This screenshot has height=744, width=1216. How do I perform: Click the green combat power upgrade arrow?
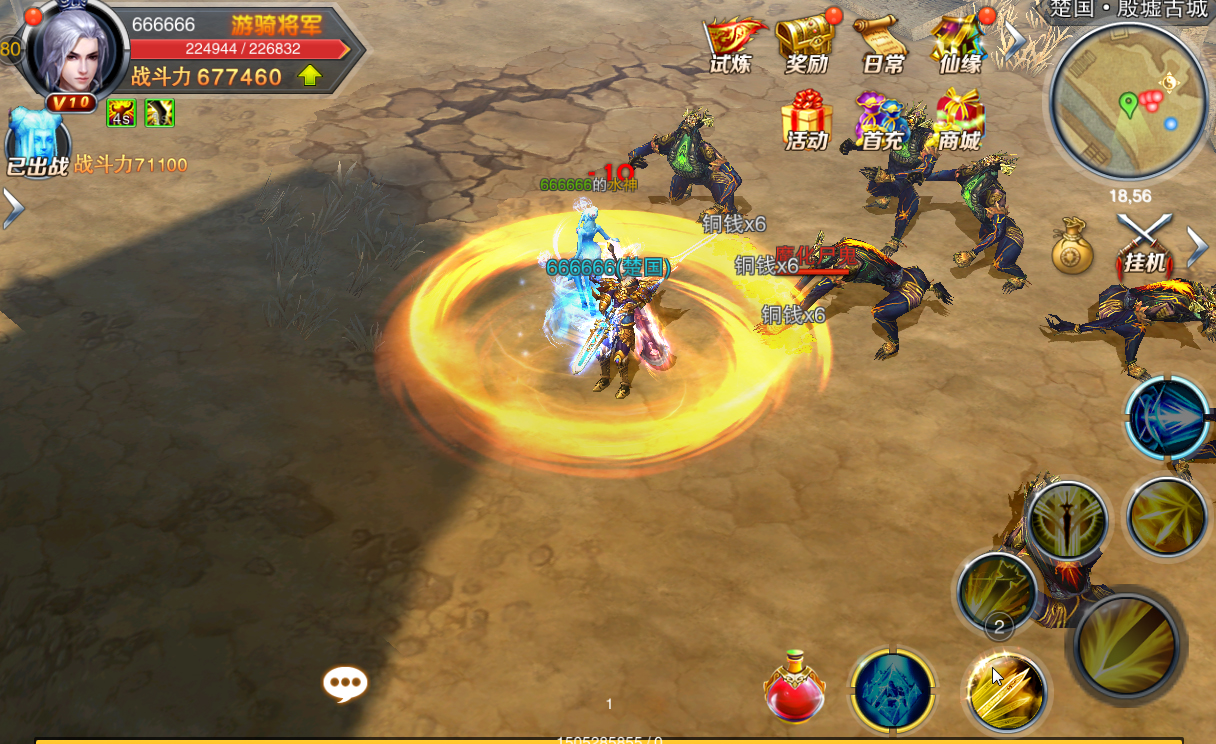tap(310, 76)
